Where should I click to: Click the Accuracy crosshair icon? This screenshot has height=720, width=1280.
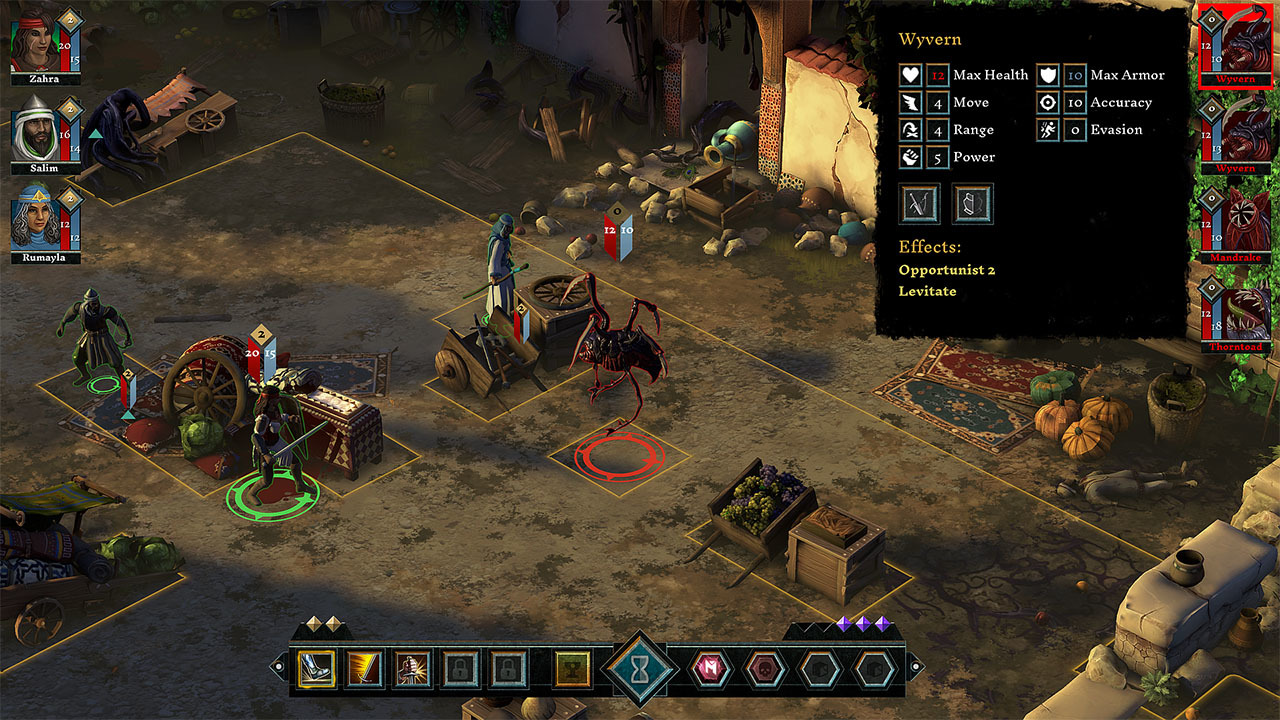1048,102
